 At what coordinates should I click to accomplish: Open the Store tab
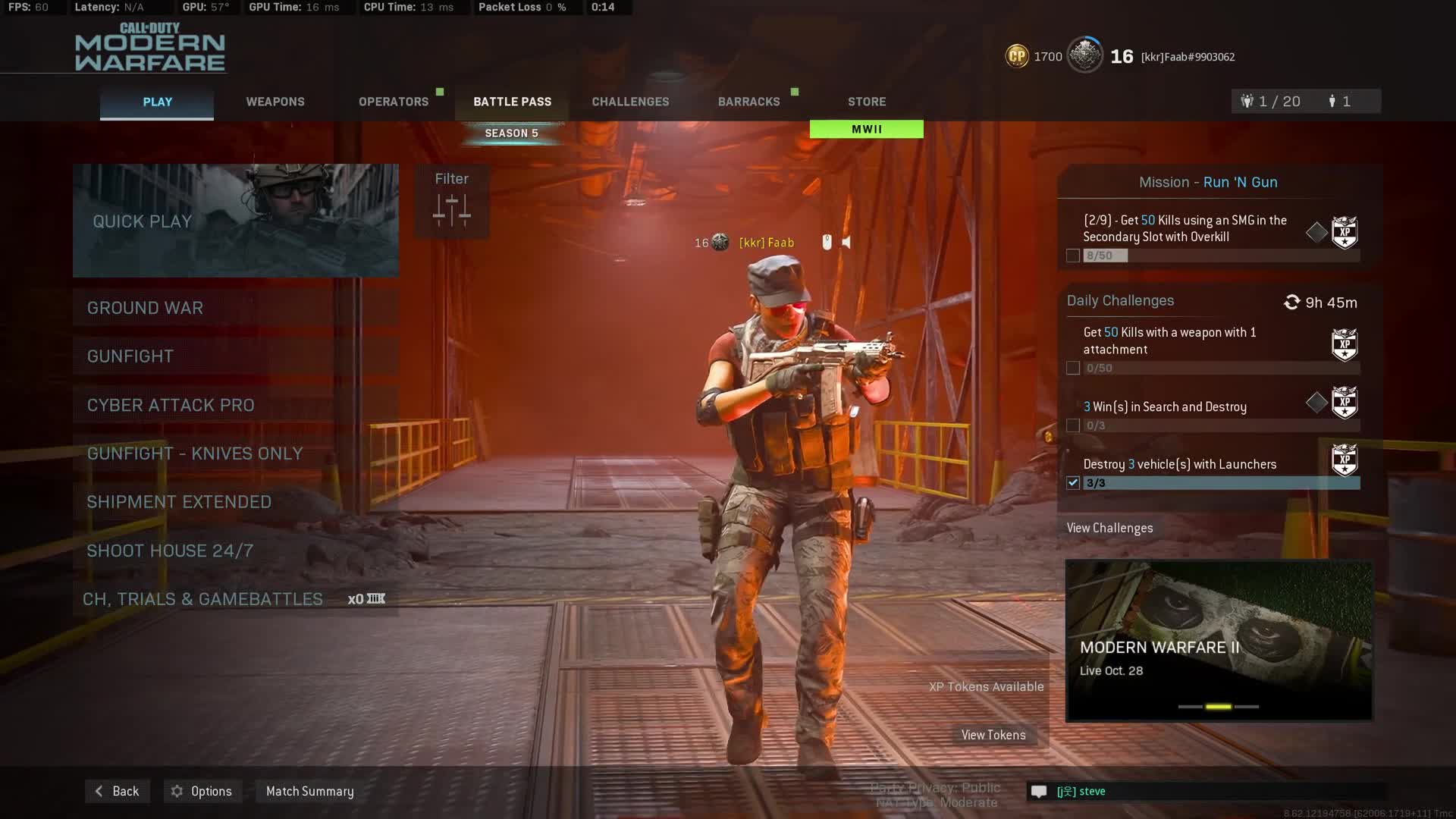click(867, 102)
